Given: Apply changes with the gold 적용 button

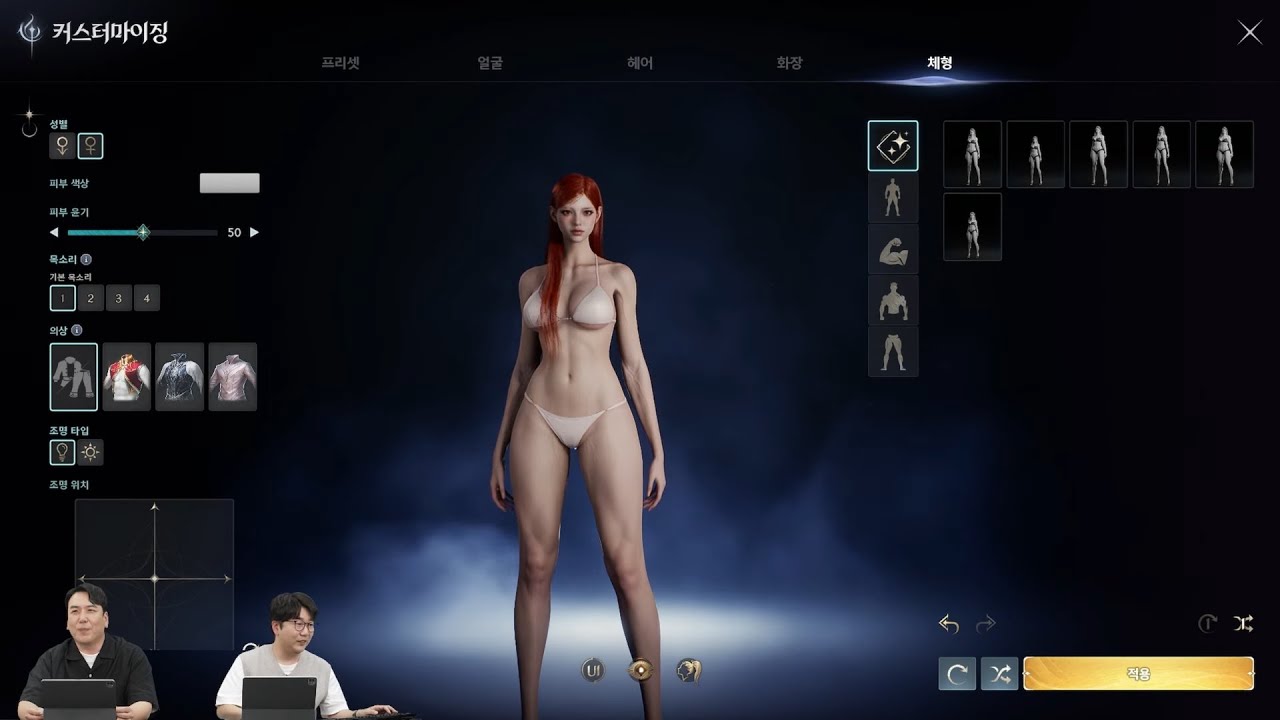Looking at the screenshot, I should [1138, 674].
